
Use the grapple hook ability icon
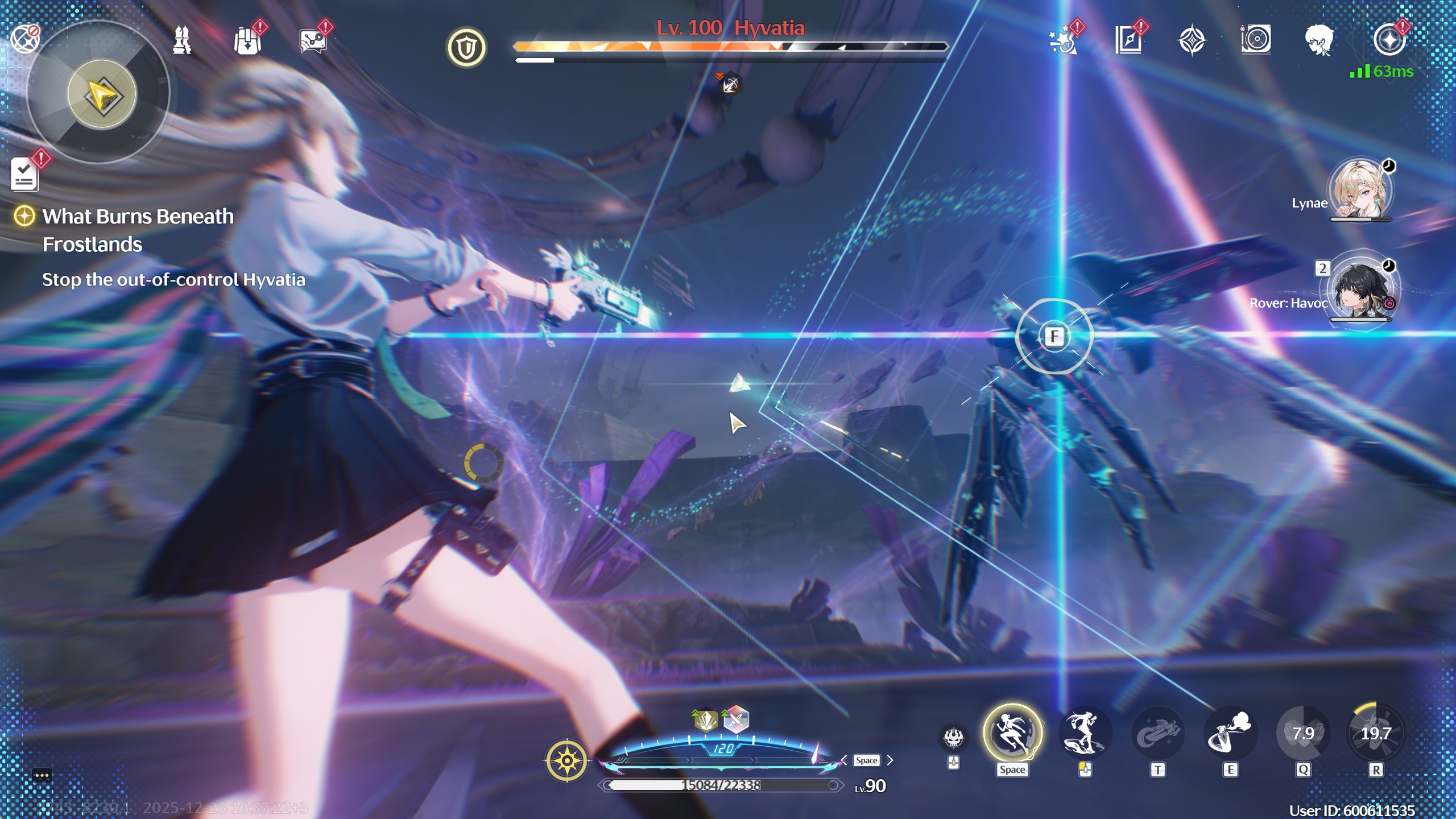[x=1157, y=734]
